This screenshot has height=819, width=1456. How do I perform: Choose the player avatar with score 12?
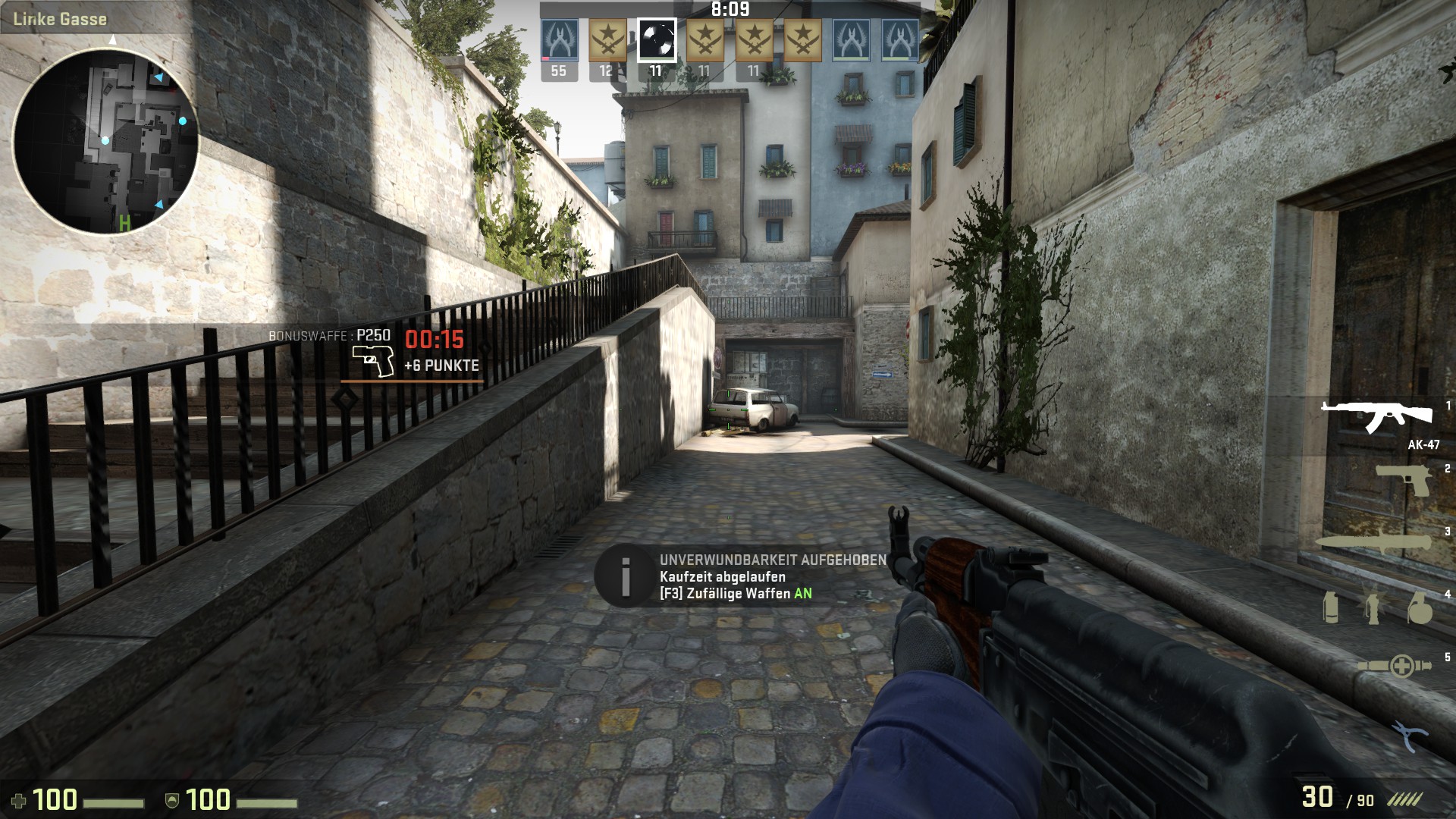point(607,40)
